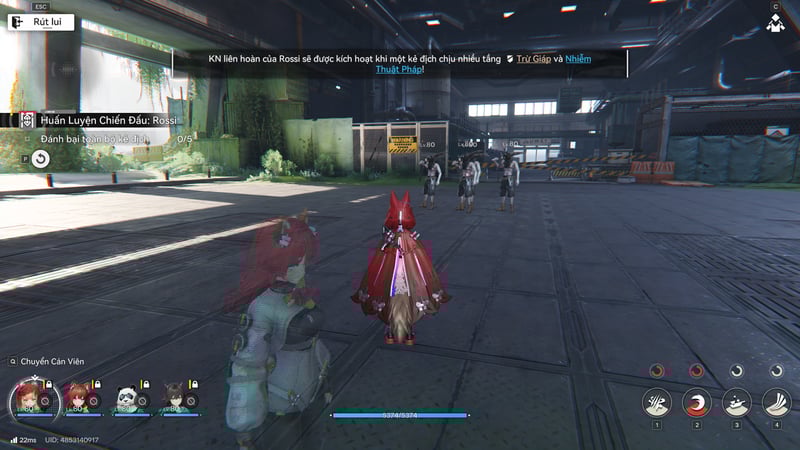The height and width of the screenshot is (450, 800).
Task: Switch to the dark-haired horned operator portrait
Action: coord(175,397)
